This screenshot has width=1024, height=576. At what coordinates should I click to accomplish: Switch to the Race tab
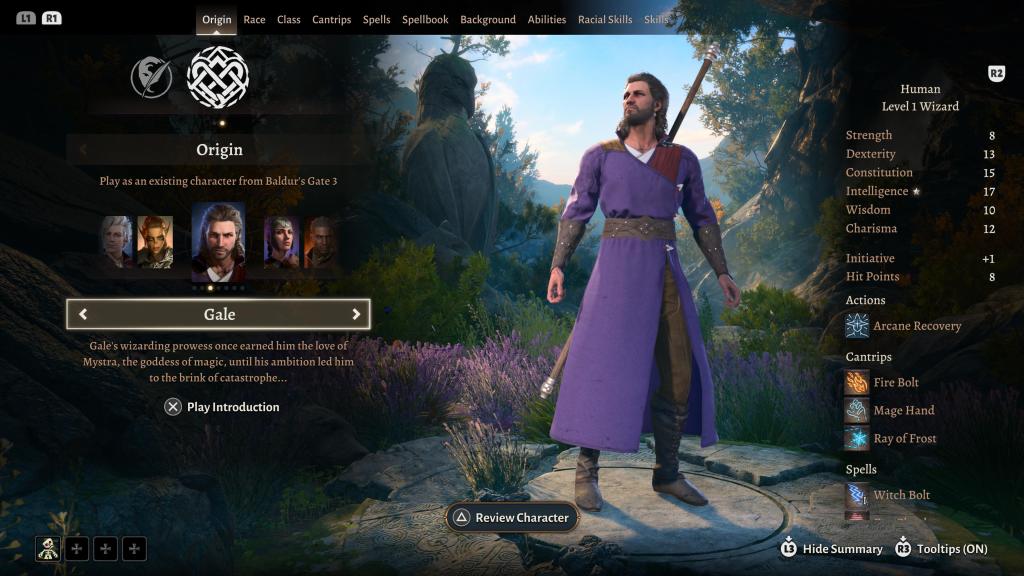(x=254, y=20)
